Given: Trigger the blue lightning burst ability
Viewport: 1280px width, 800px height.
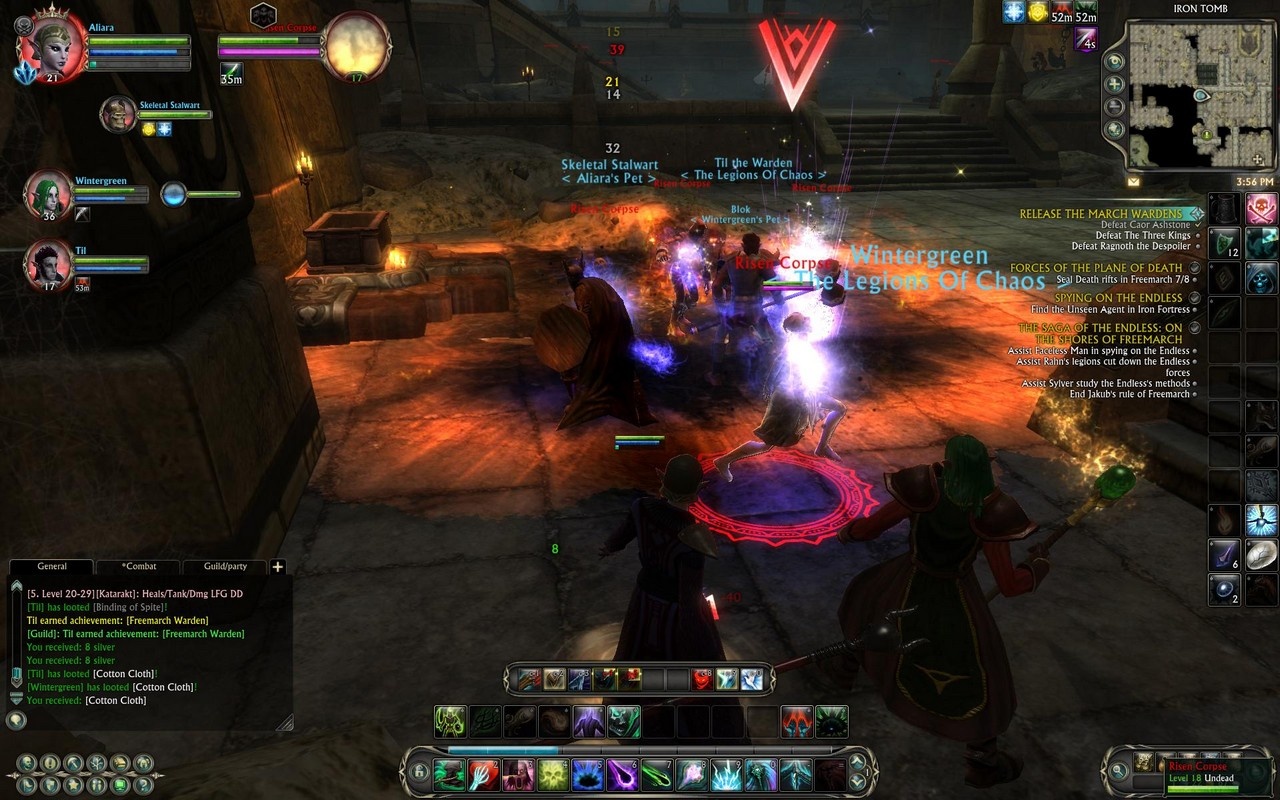Looking at the screenshot, I should 727,774.
